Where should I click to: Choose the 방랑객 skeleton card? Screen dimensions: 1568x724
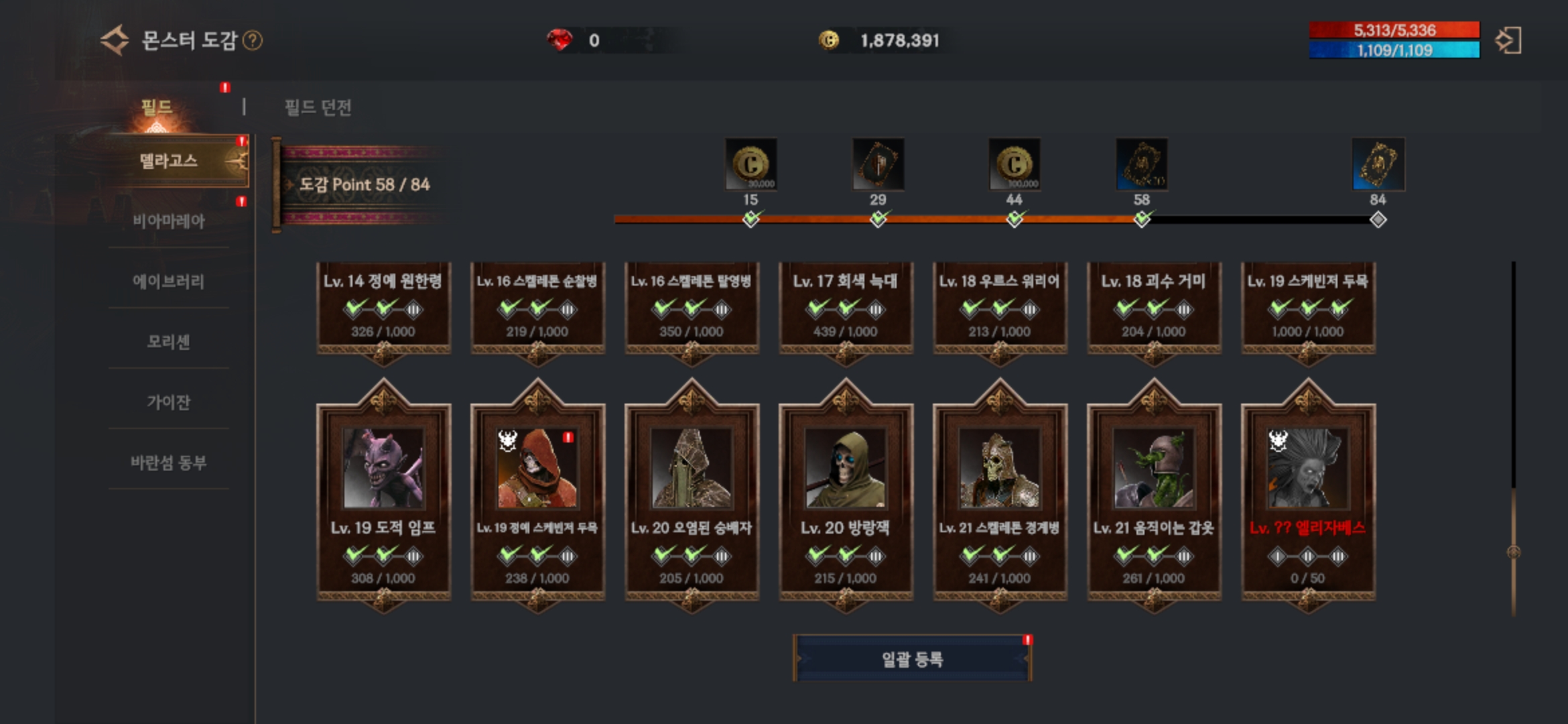(846, 496)
